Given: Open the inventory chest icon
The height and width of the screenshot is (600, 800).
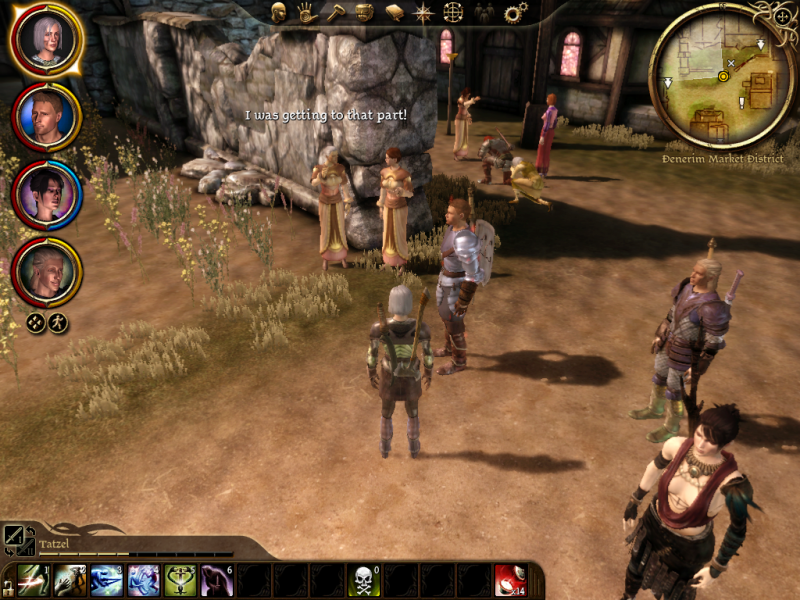Looking at the screenshot, I should [364, 12].
